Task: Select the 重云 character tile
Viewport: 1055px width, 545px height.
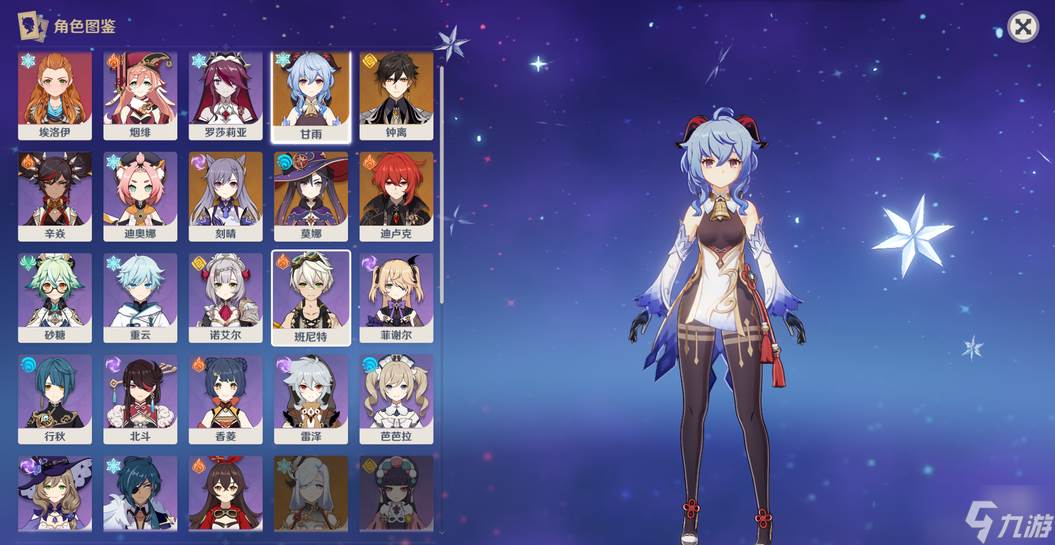Action: [x=140, y=296]
